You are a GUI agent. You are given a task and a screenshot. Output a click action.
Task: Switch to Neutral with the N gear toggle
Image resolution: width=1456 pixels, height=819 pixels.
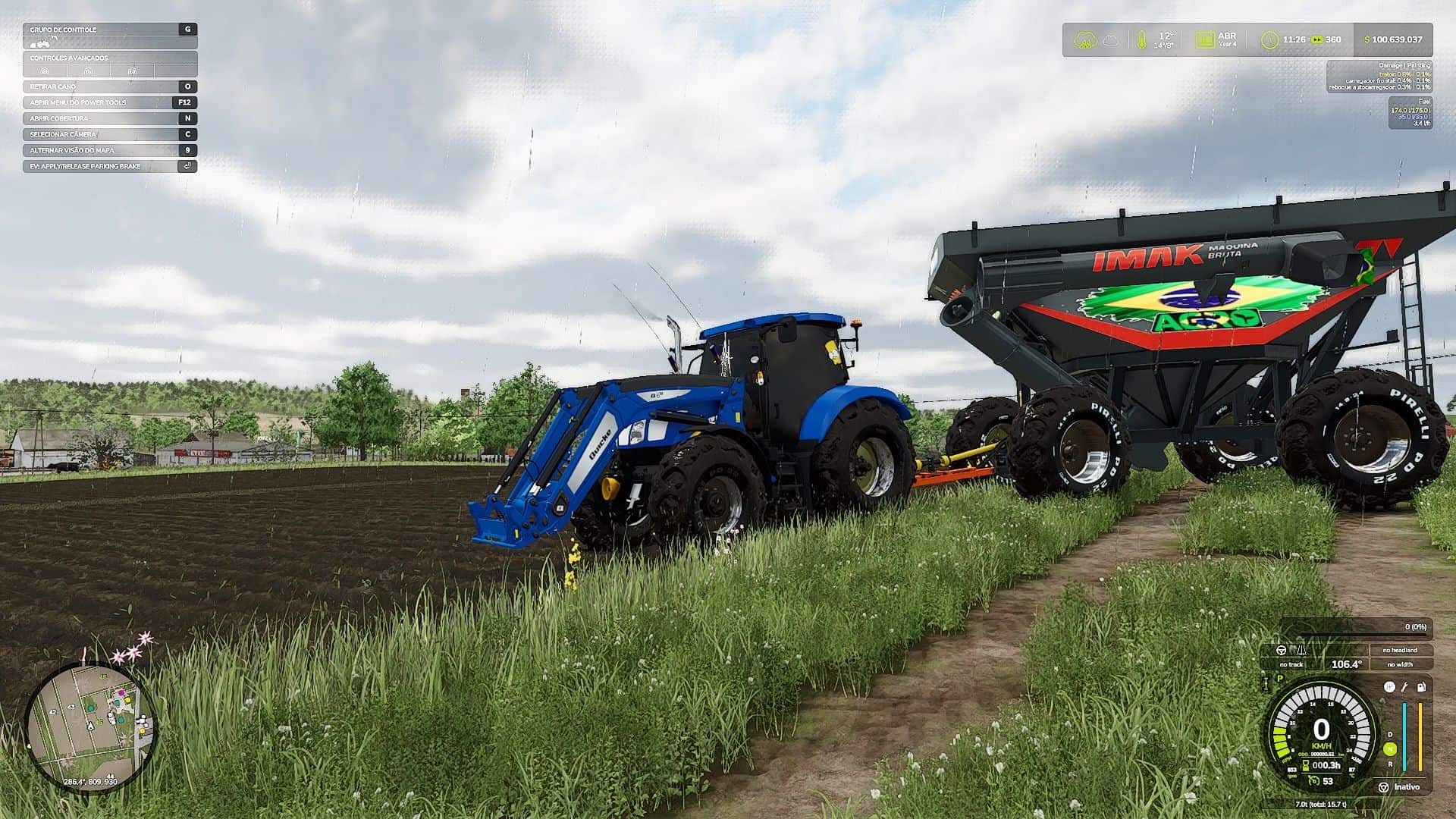pyautogui.click(x=1390, y=749)
